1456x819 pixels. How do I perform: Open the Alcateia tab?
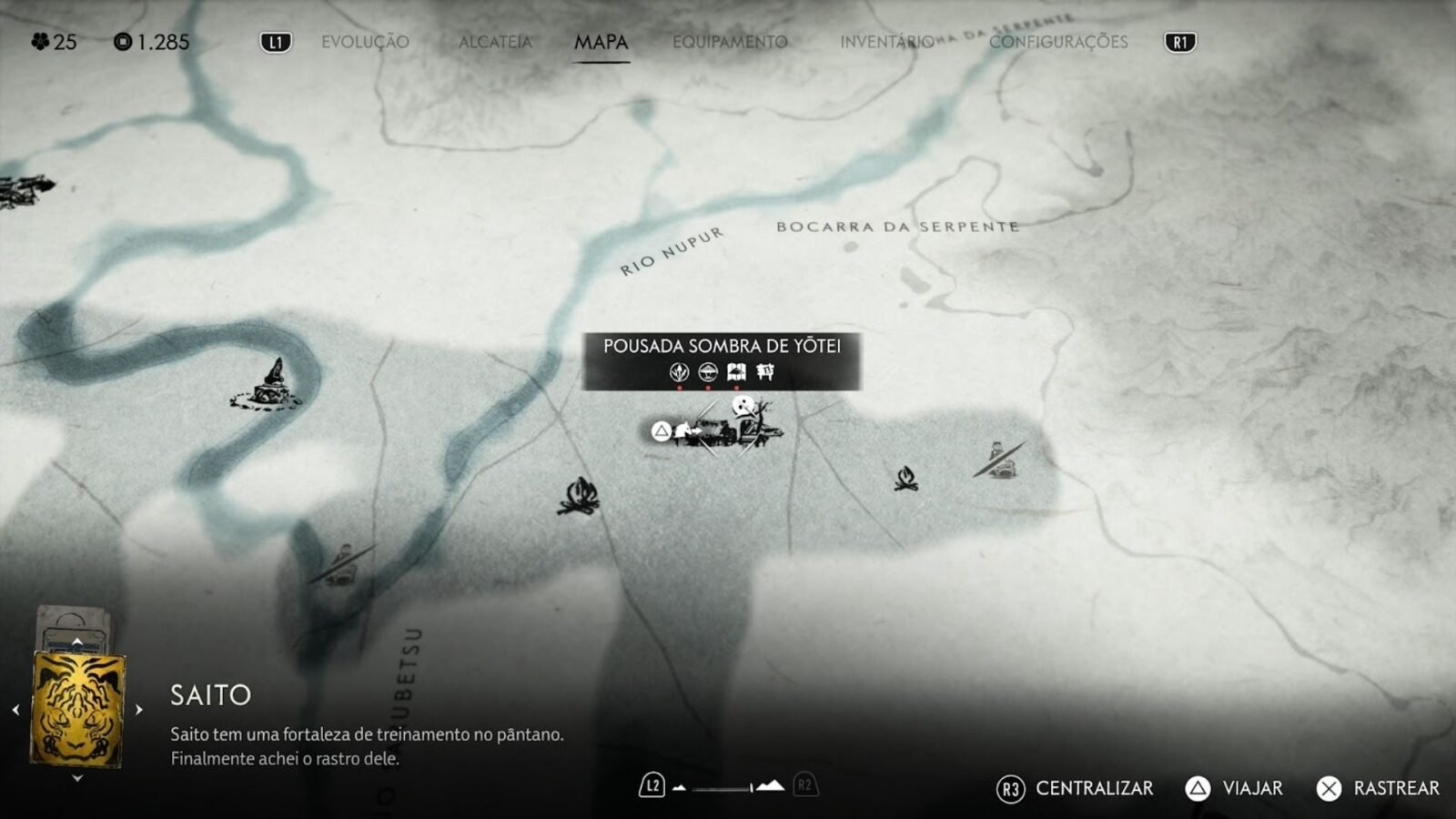tap(495, 42)
